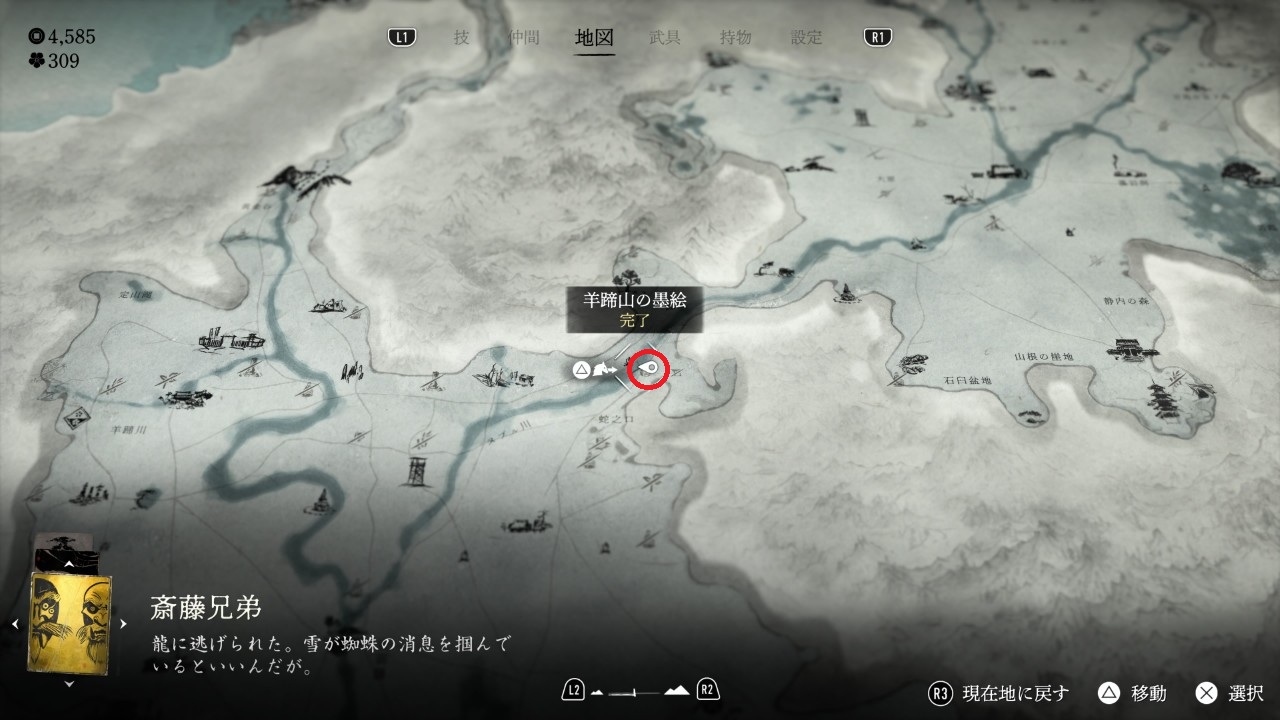The width and height of the screenshot is (1280, 720).
Task: Open the 仲間 (companions) tab
Action: (524, 38)
